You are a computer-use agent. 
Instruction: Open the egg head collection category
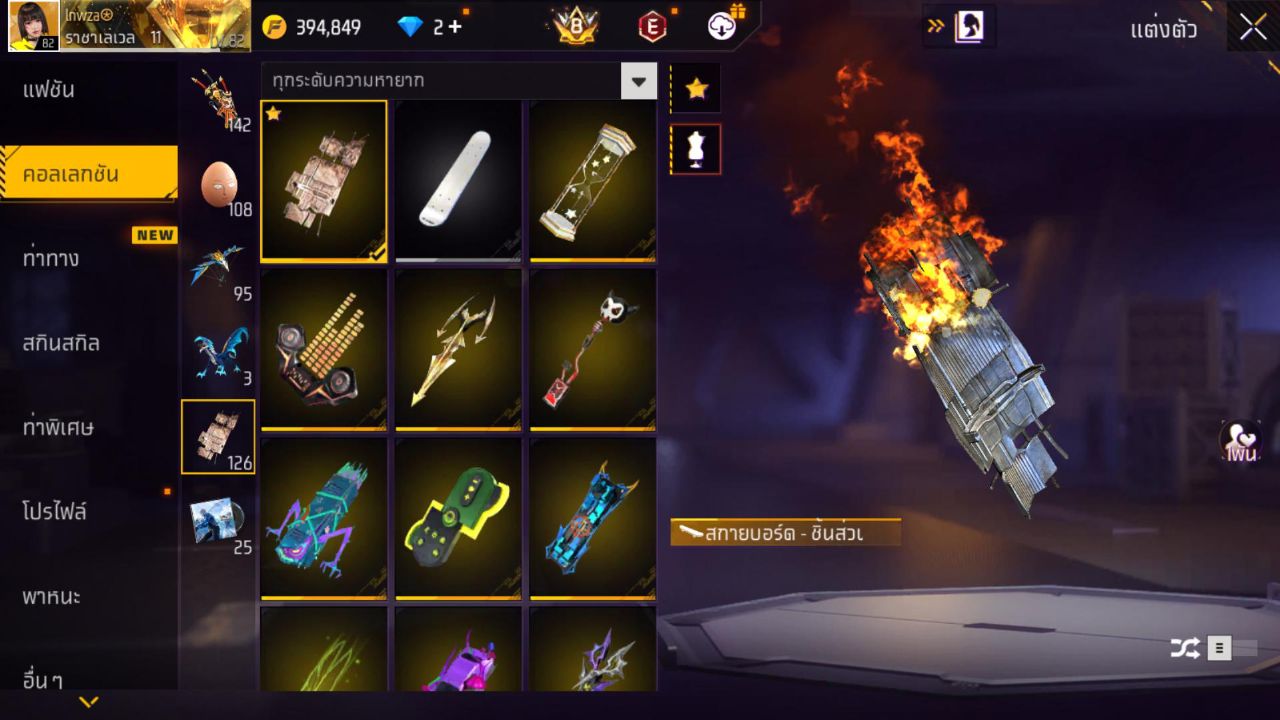click(x=218, y=180)
